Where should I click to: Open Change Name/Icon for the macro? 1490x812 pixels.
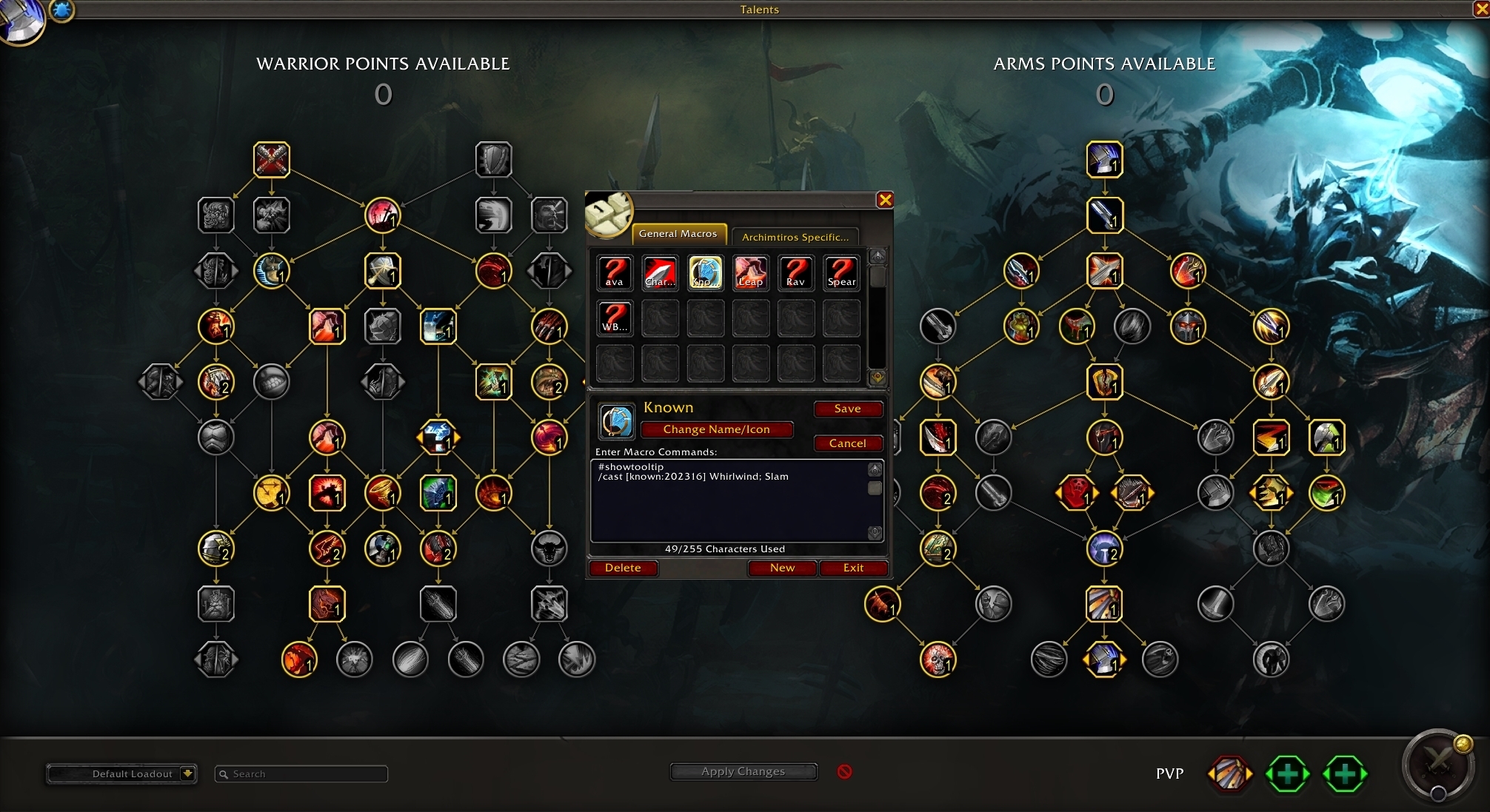(x=716, y=429)
